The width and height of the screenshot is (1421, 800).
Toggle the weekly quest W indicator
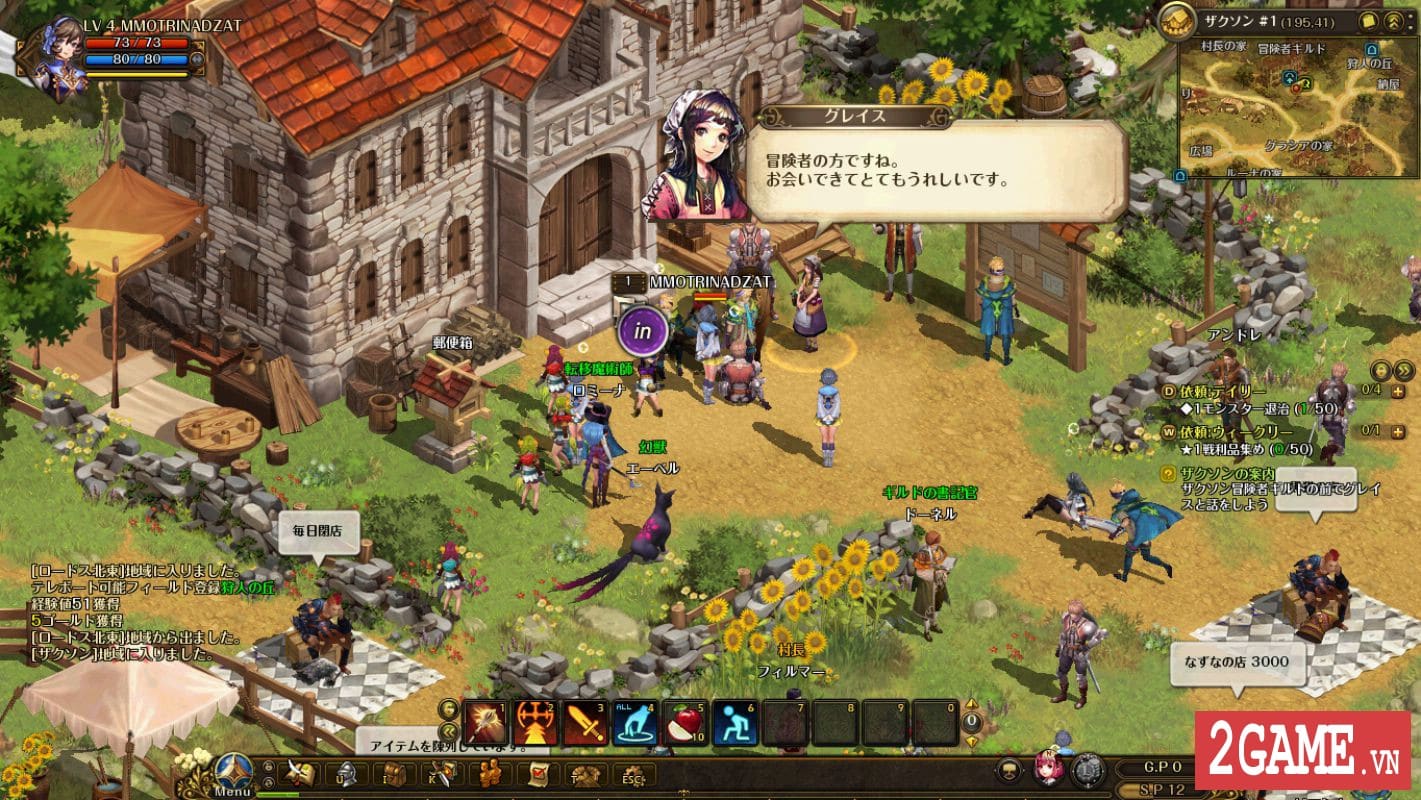[x=1171, y=432]
